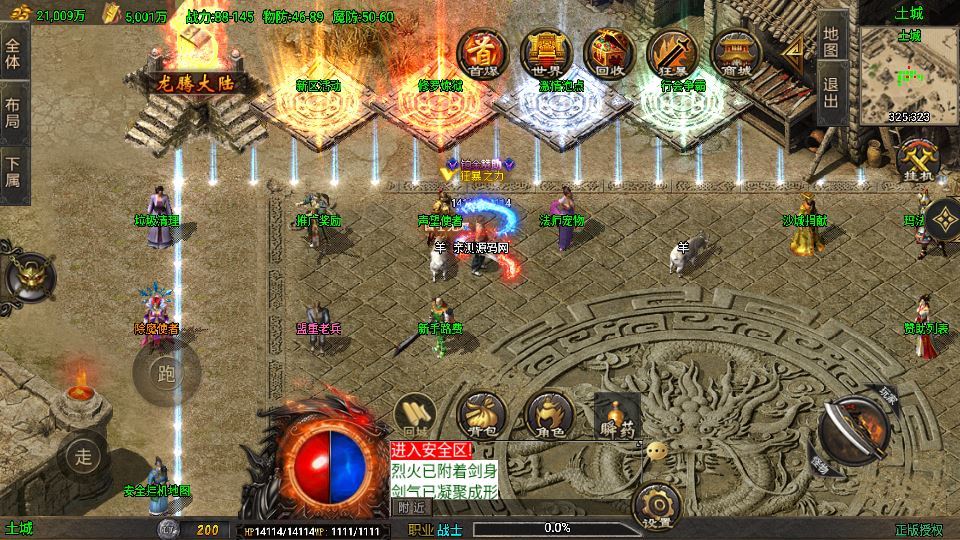Open the 角色 character sheet

tap(548, 413)
